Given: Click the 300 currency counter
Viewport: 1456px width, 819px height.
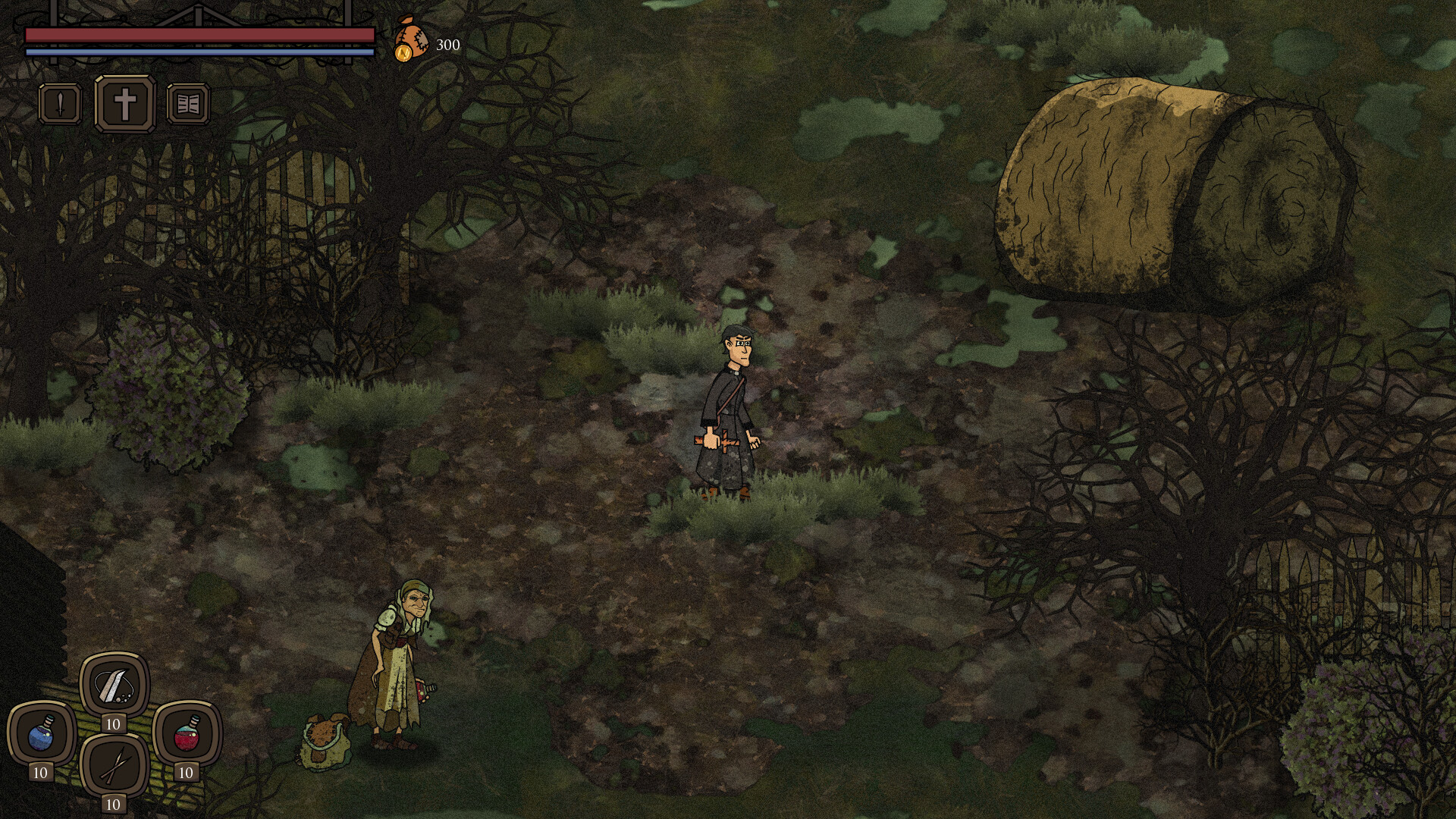Looking at the screenshot, I should [447, 45].
